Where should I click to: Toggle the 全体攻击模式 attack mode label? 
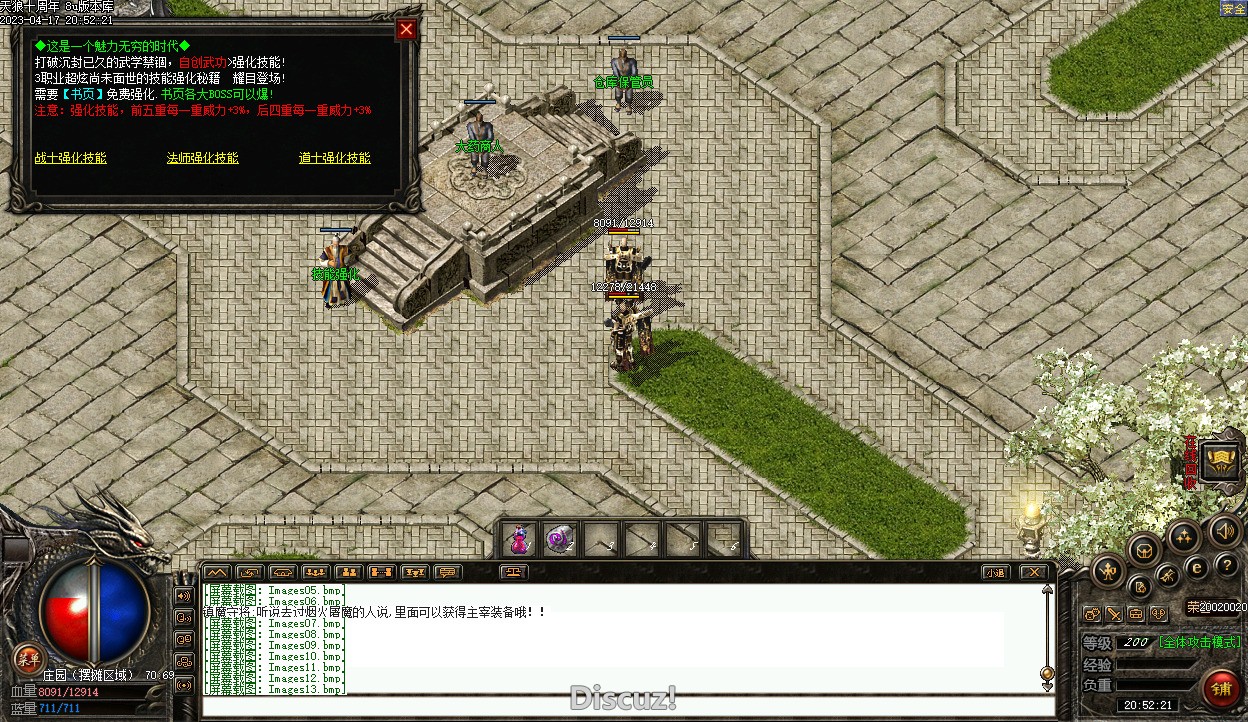1200,642
